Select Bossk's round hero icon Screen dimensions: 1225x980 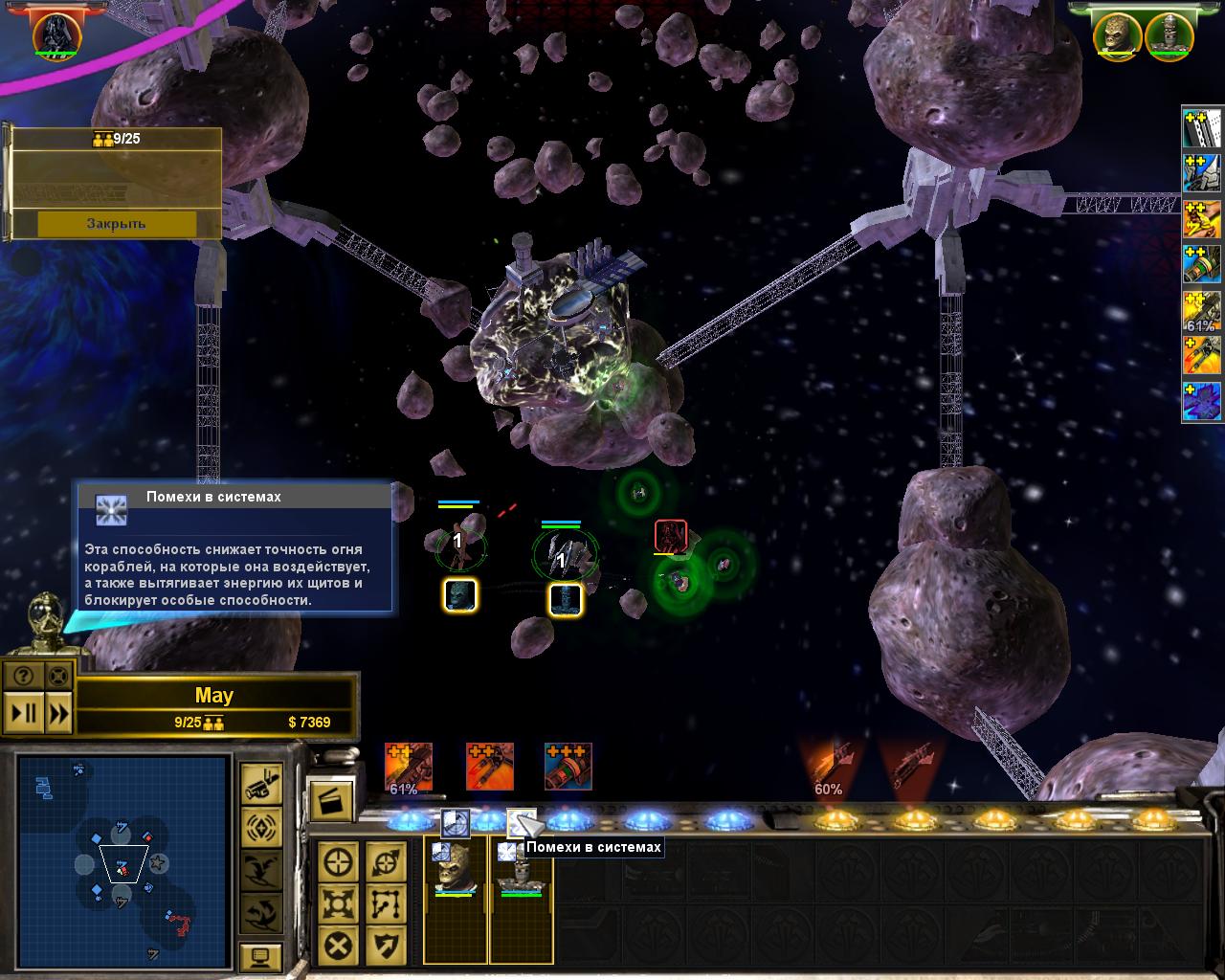coord(1119,34)
